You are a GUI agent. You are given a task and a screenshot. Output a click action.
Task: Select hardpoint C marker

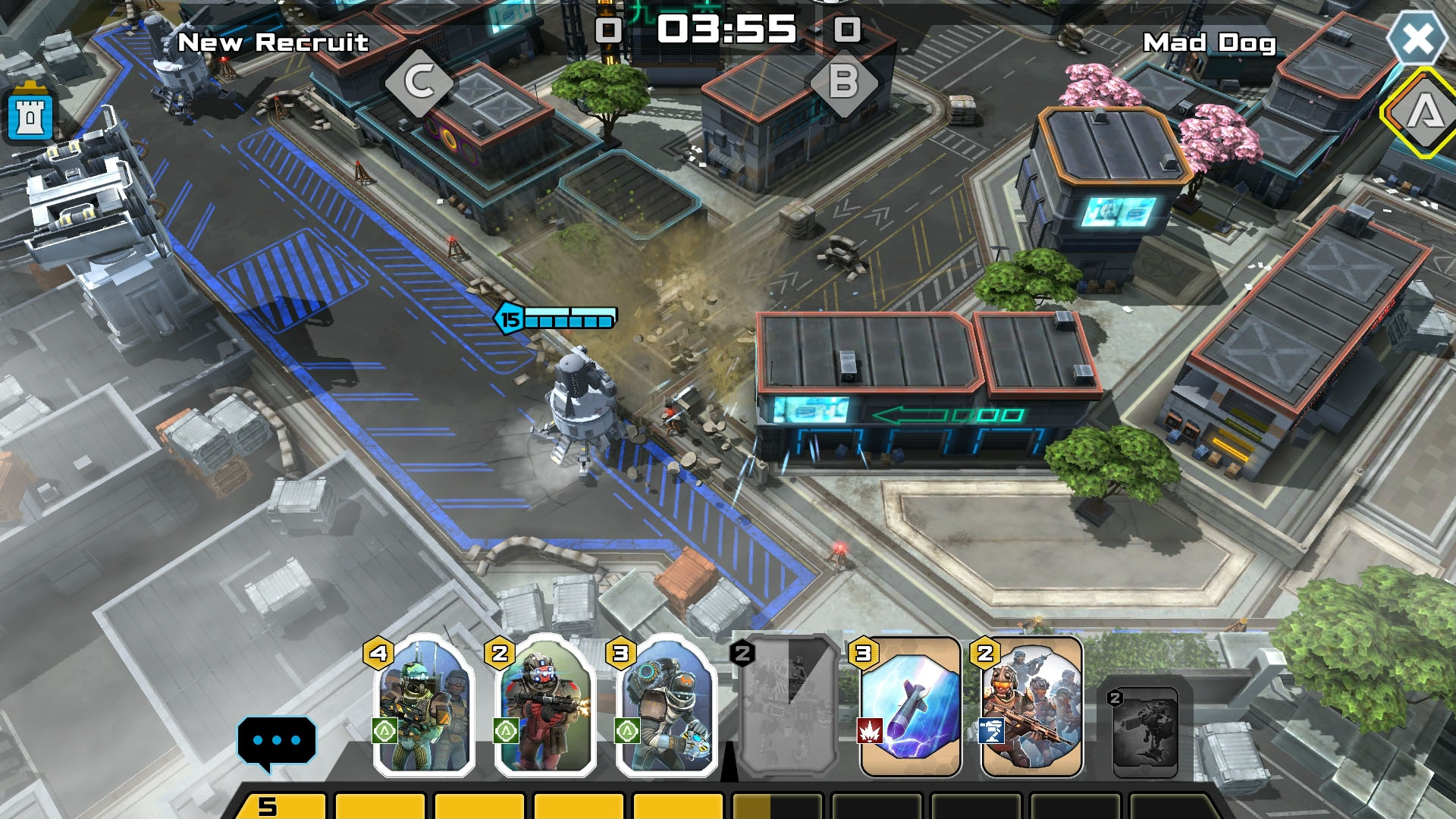(419, 83)
